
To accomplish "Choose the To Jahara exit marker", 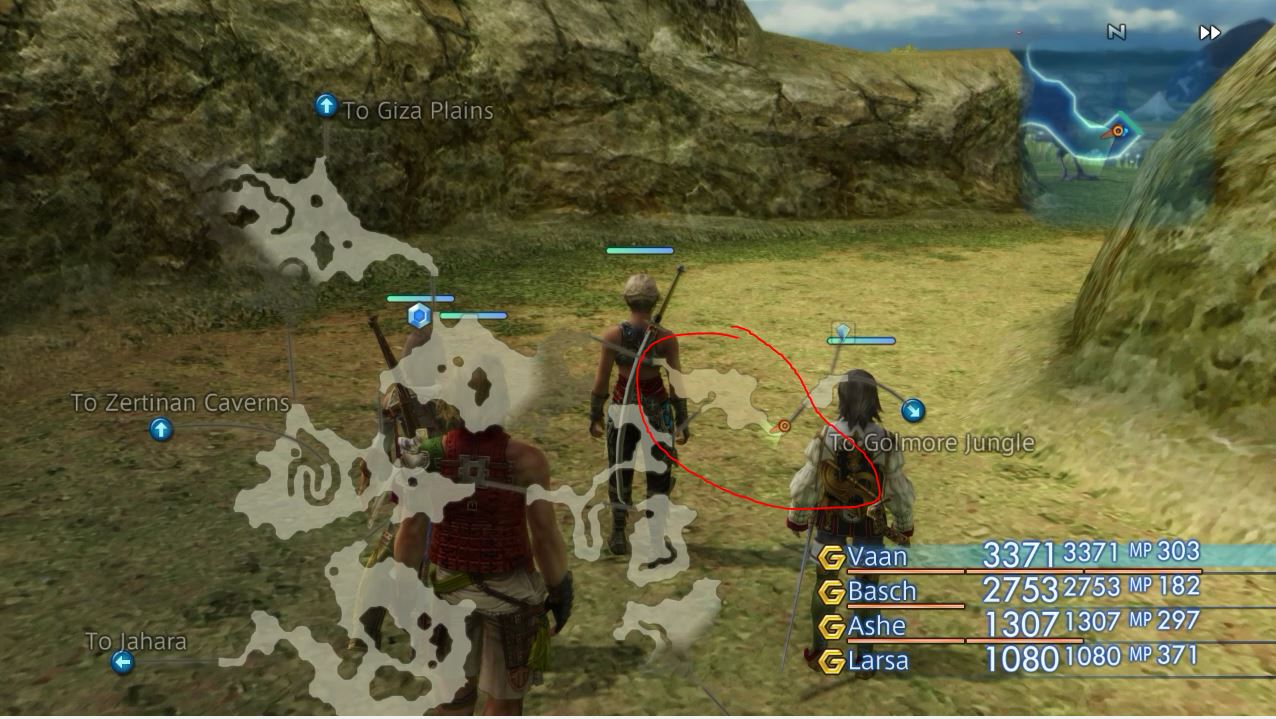I will [122, 662].
